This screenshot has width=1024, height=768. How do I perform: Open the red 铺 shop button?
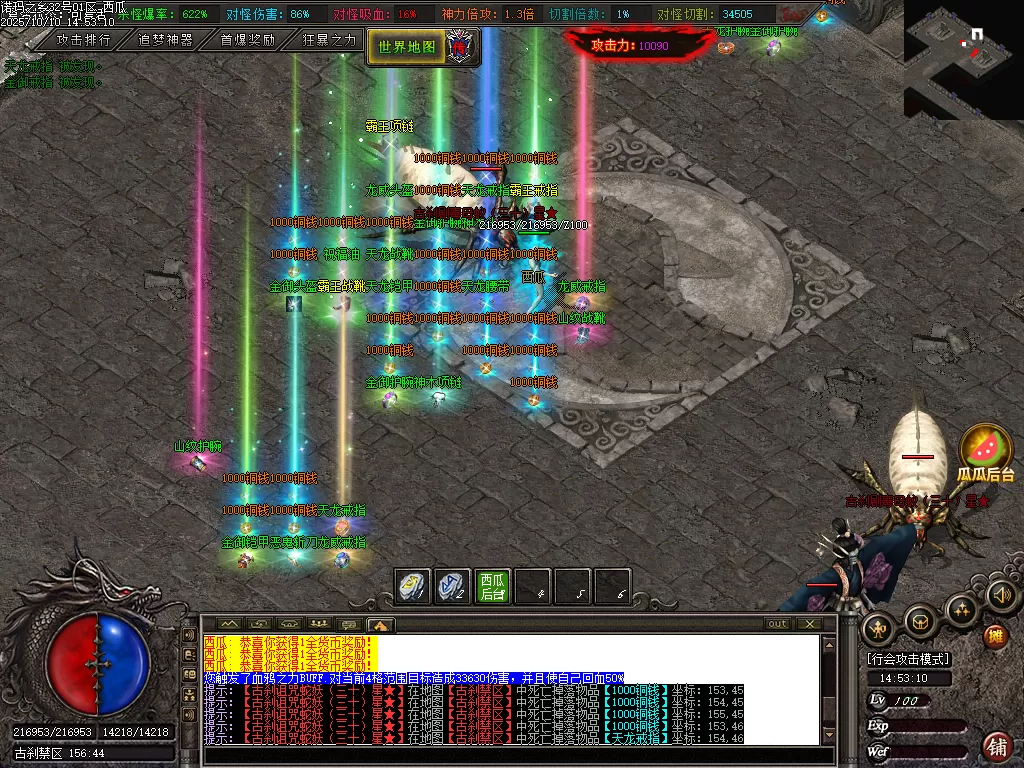(996, 745)
